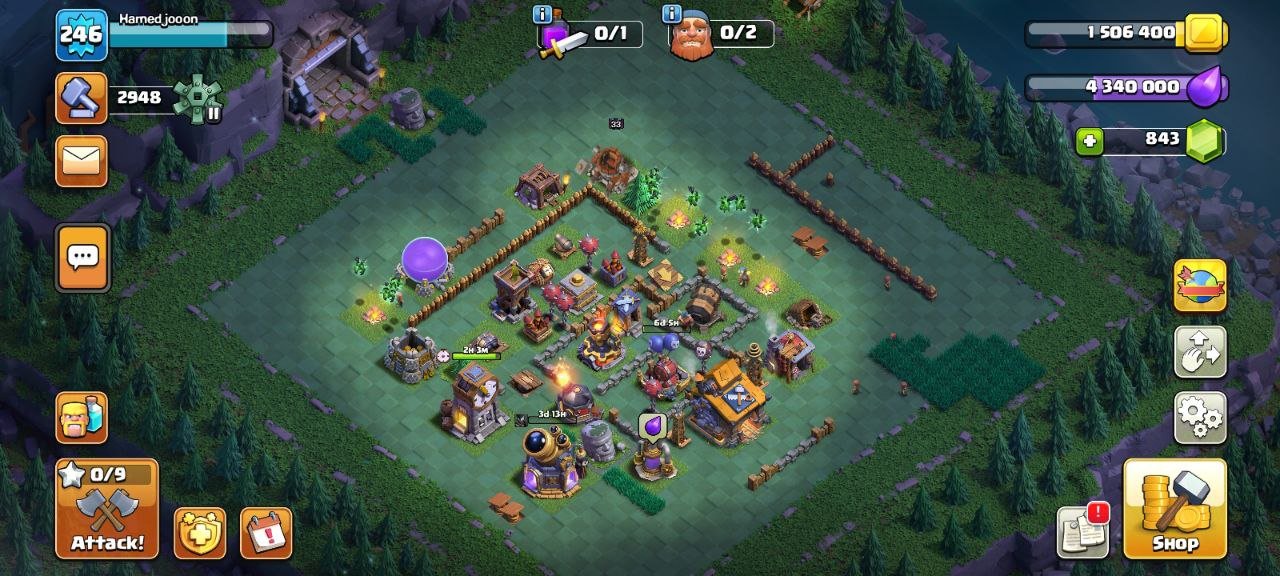Viewport: 1280px width, 576px height.
Task: Open the chat panel
Action: coord(83,257)
